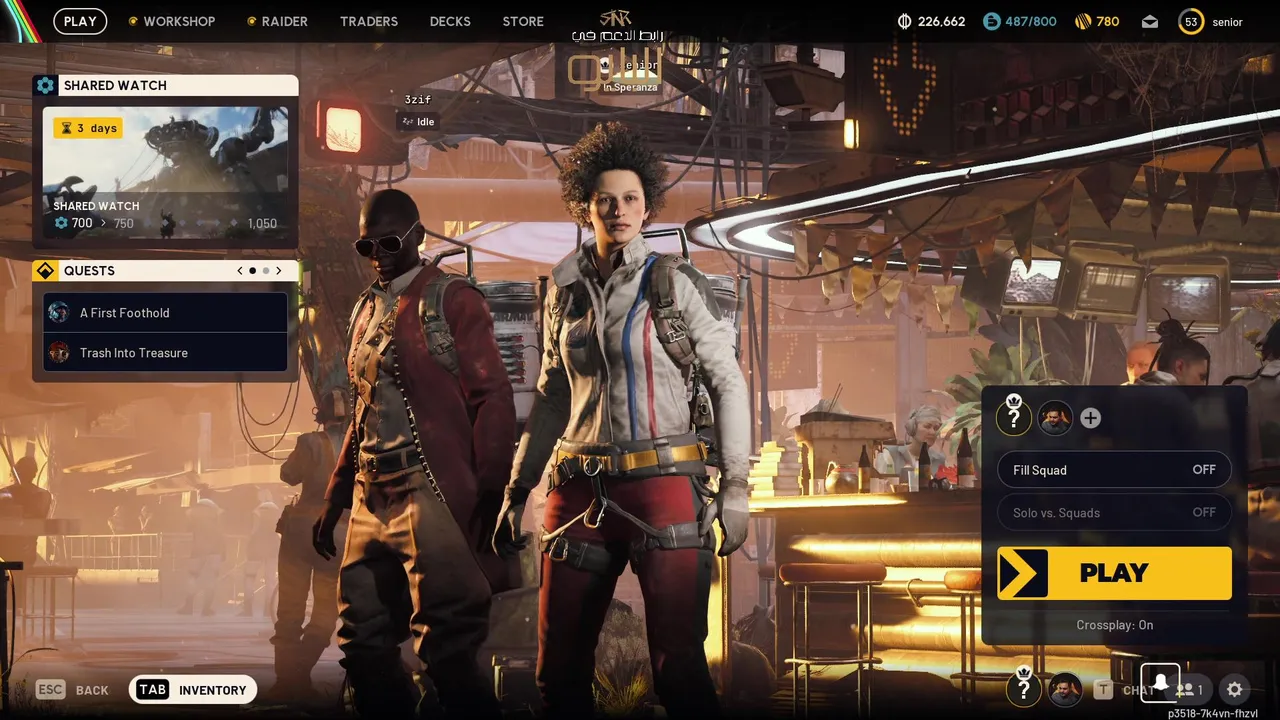Screen dimensions: 1280x720
Task: Open the Inventory button
Action: (x=193, y=690)
